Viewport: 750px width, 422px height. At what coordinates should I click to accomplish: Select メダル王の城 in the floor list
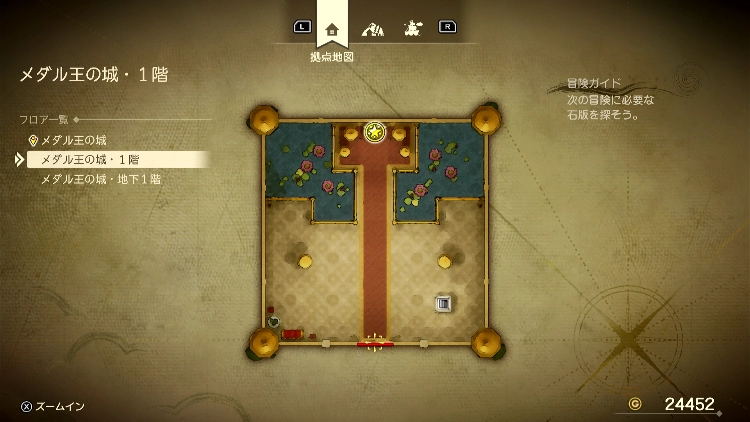tap(73, 140)
